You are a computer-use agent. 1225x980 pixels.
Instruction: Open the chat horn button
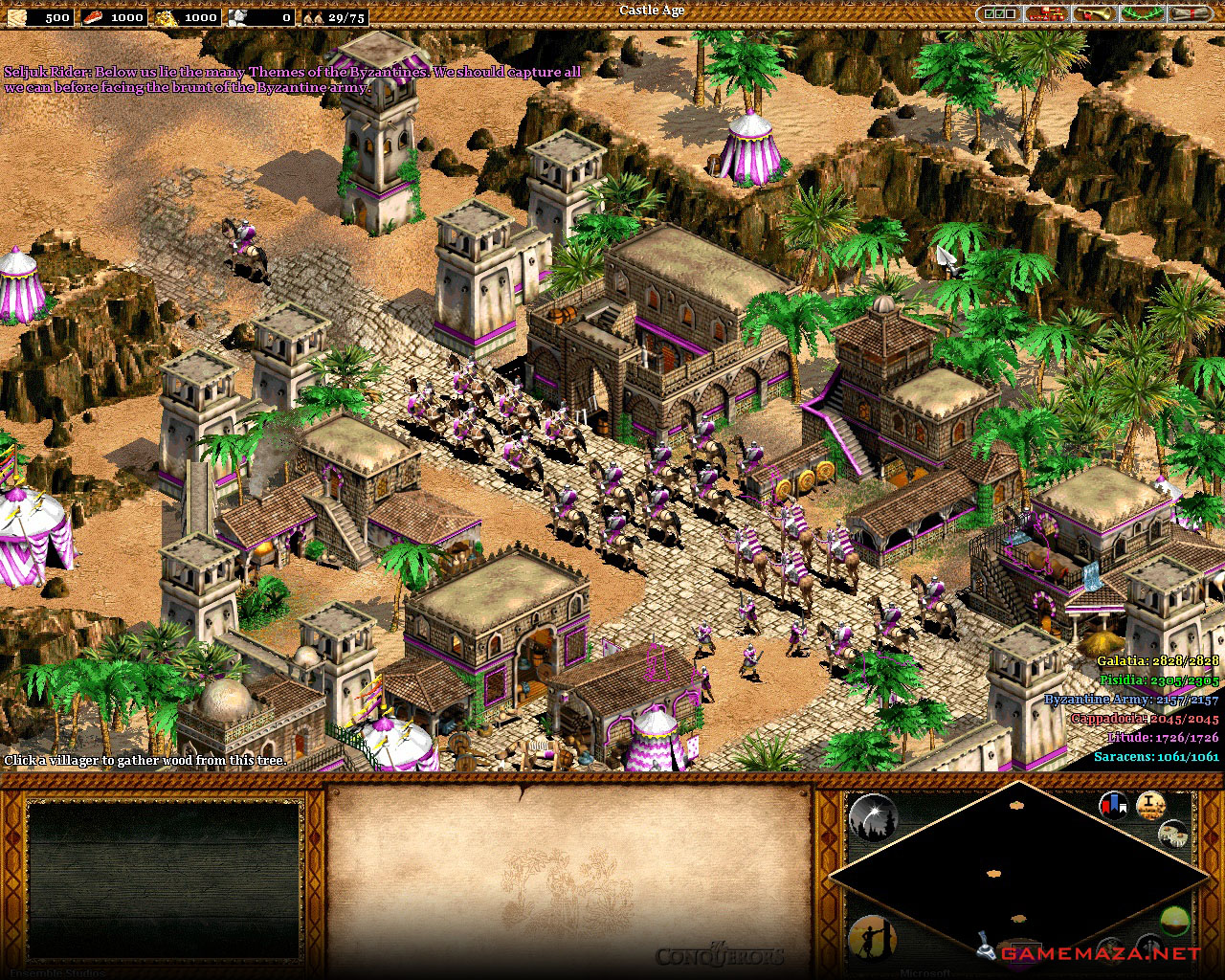(x=1094, y=13)
